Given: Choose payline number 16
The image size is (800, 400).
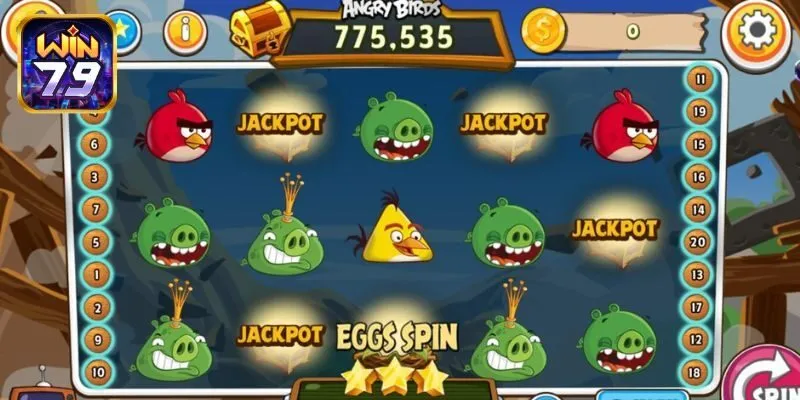Looking at the screenshot, I should pos(698,176).
